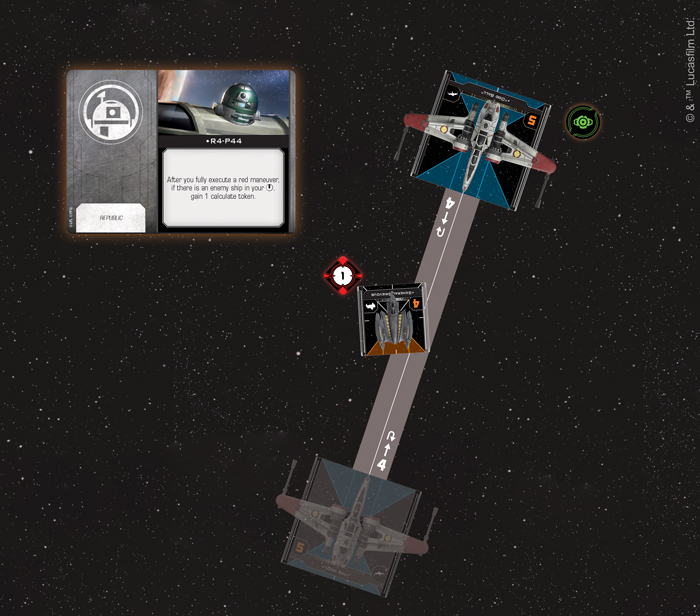Select the red token numbered 1
This screenshot has width=700, height=616.
(343, 275)
